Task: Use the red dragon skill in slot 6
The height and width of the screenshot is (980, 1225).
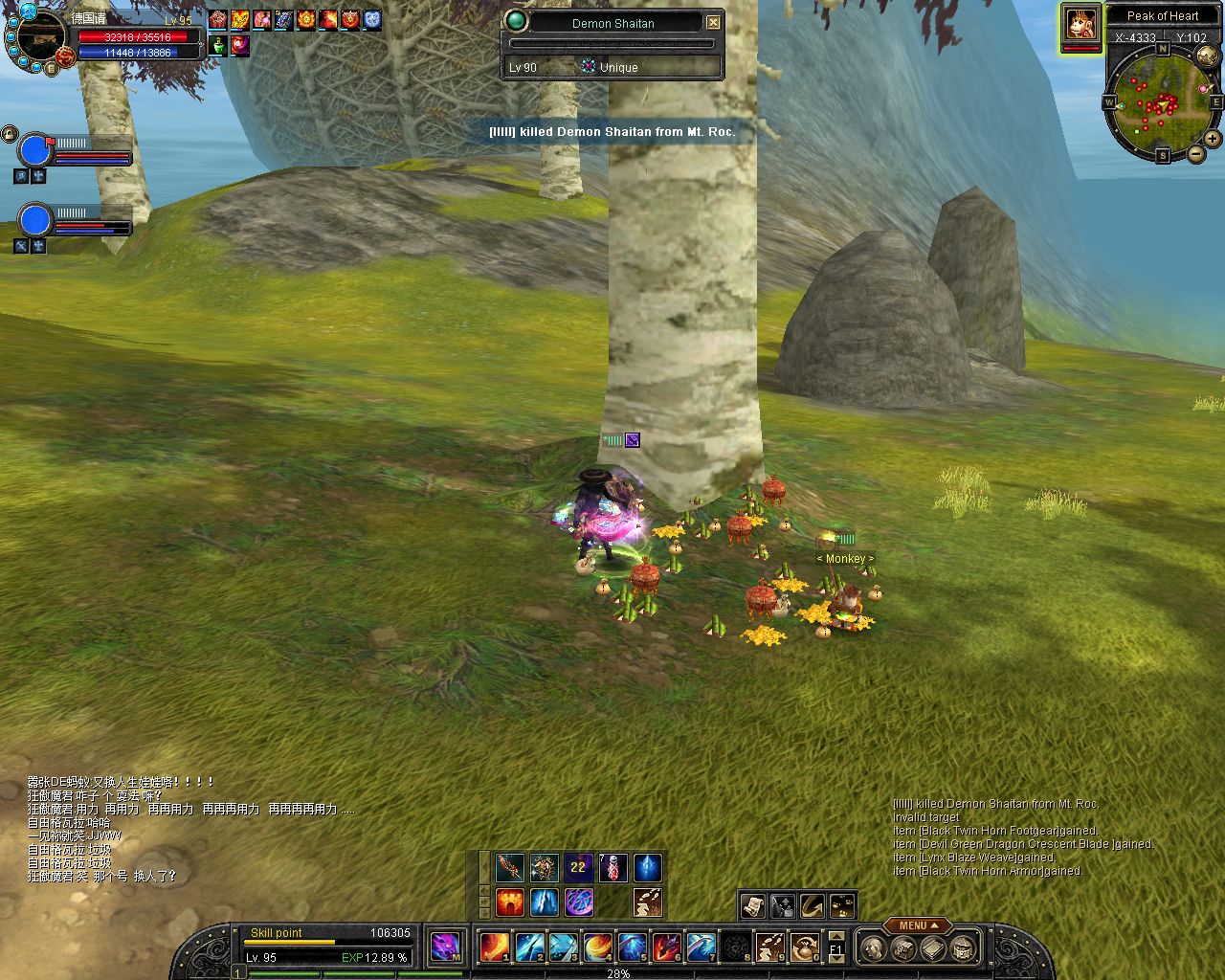Action: [x=667, y=947]
